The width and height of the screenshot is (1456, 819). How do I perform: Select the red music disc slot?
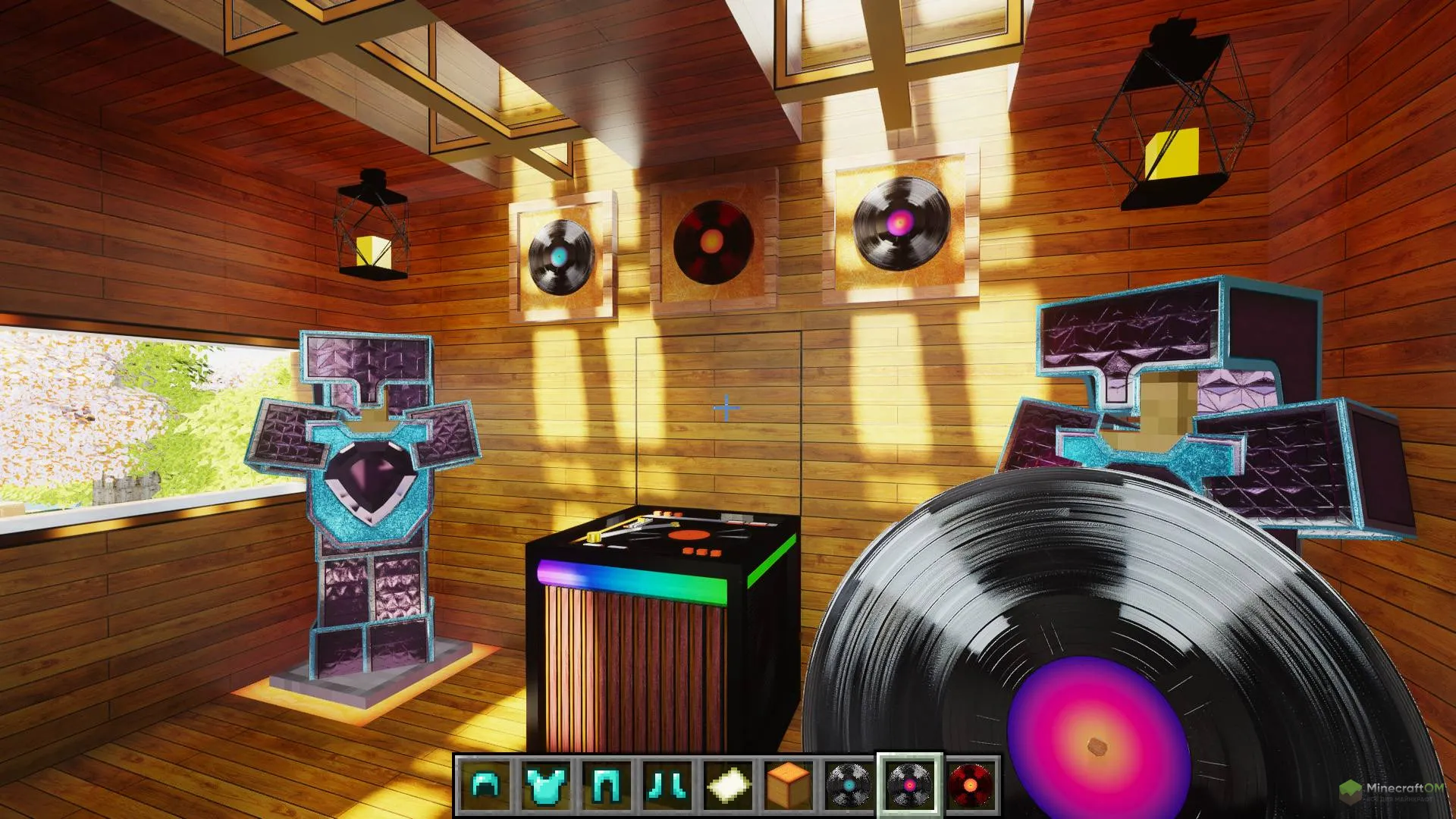(971, 785)
